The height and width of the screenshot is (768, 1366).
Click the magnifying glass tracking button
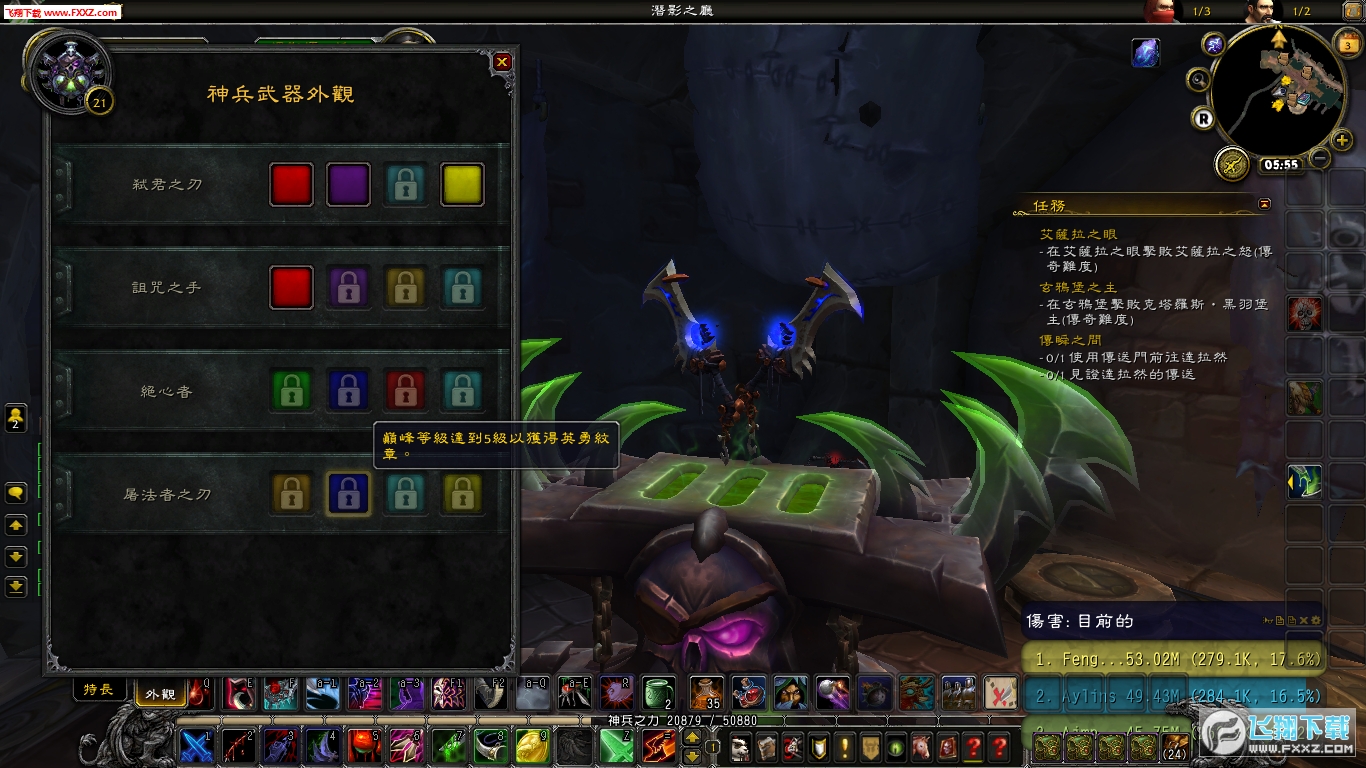1199,79
